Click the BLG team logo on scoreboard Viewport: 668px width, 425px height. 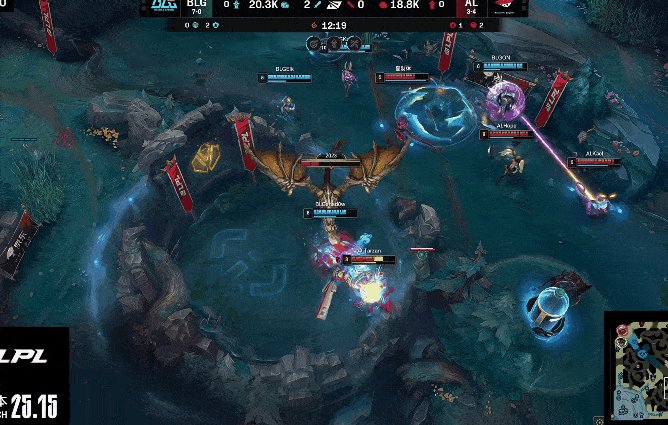pos(162,6)
